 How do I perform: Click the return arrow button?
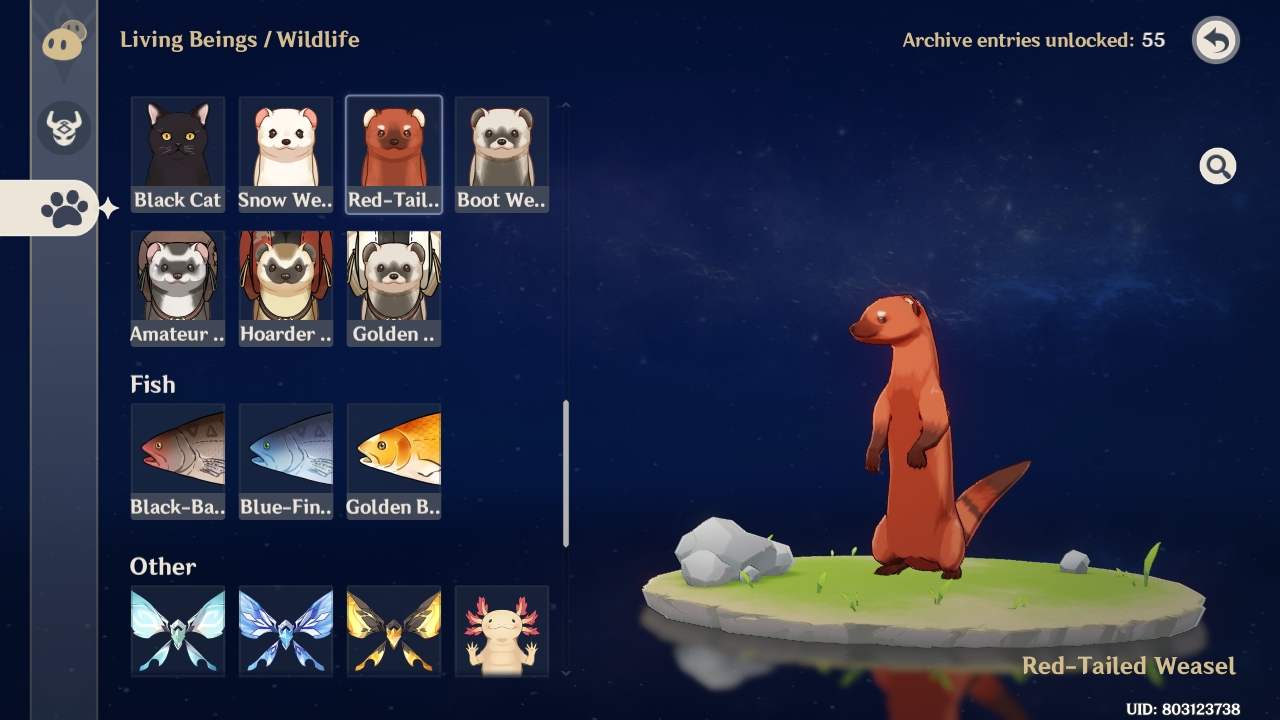1215,40
